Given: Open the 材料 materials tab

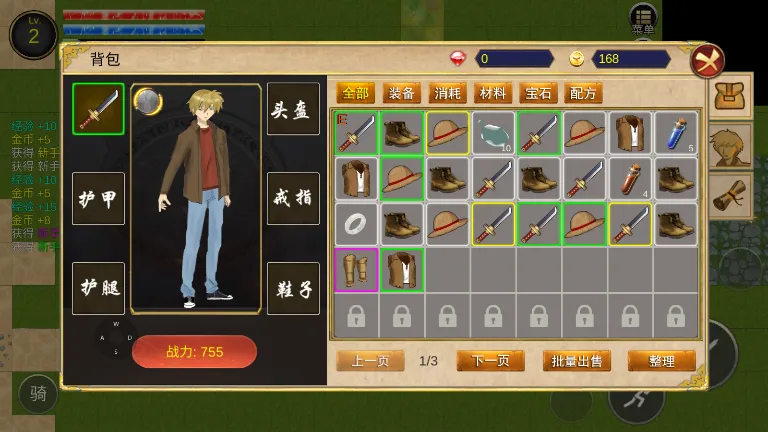Looking at the screenshot, I should coord(493,93).
